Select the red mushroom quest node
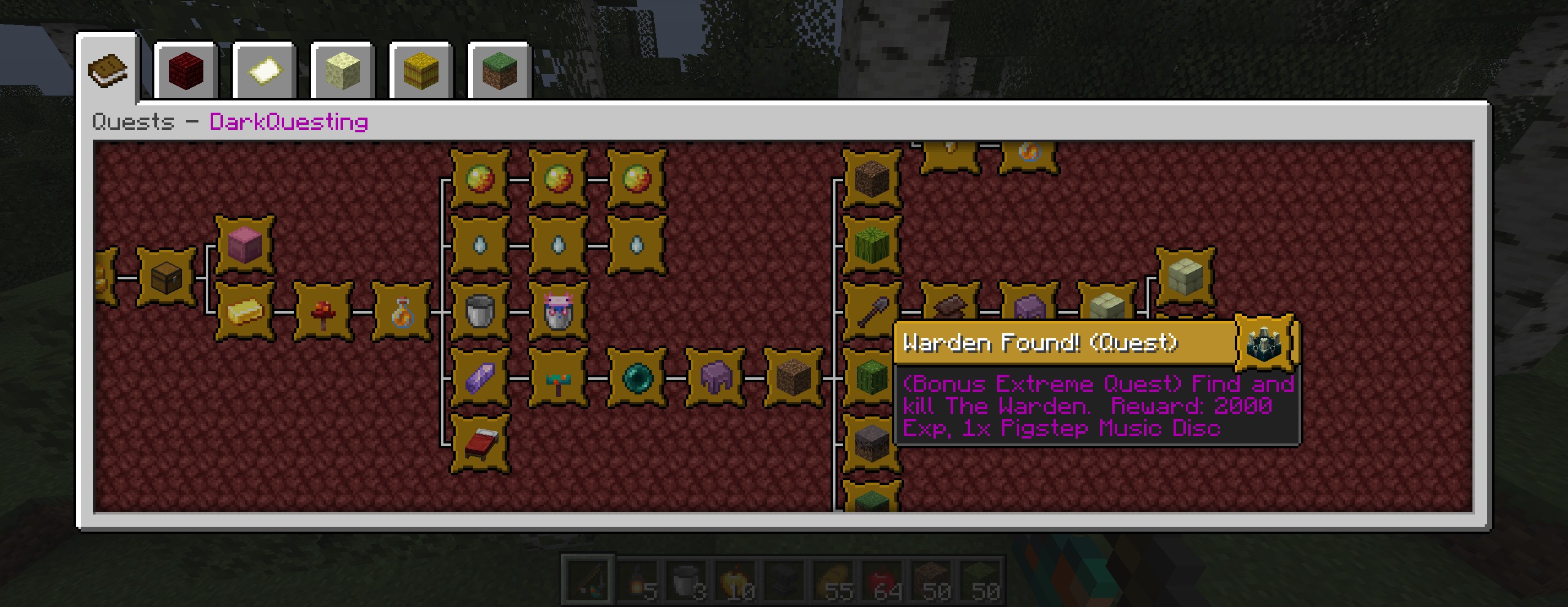Image resolution: width=1568 pixels, height=607 pixels. (x=323, y=312)
